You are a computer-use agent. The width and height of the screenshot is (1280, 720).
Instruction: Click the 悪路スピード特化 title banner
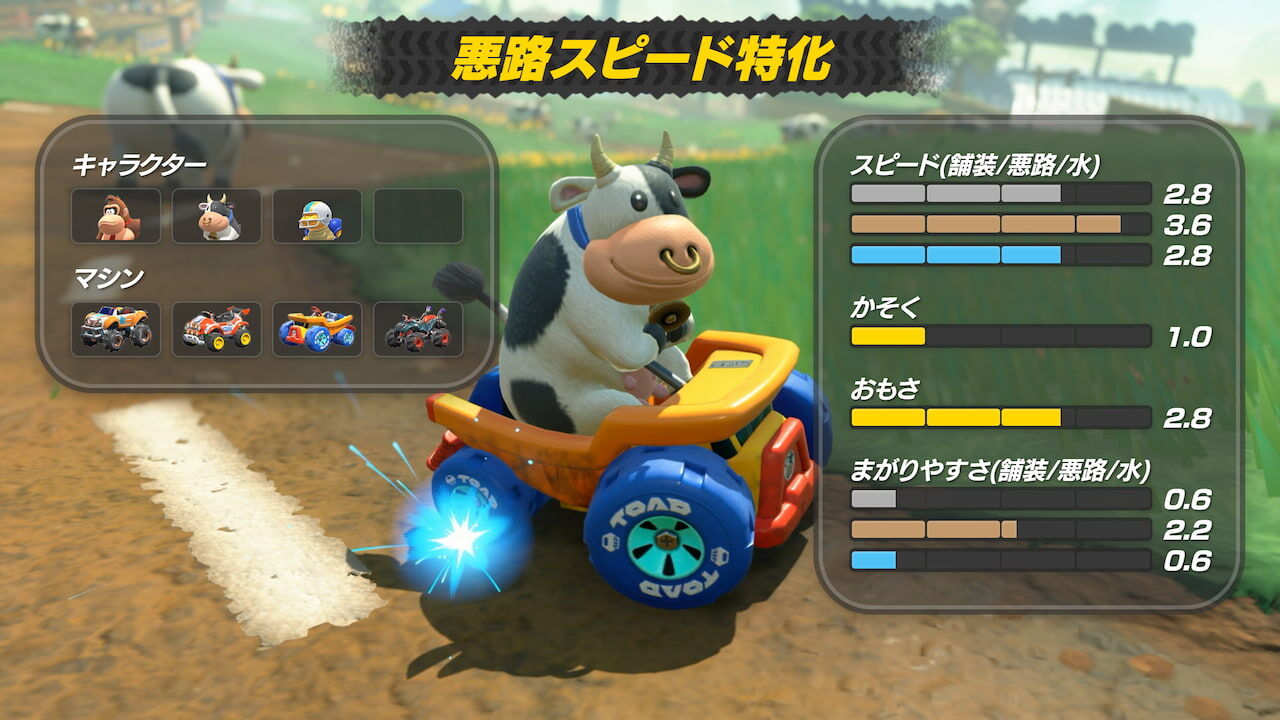coord(640,55)
